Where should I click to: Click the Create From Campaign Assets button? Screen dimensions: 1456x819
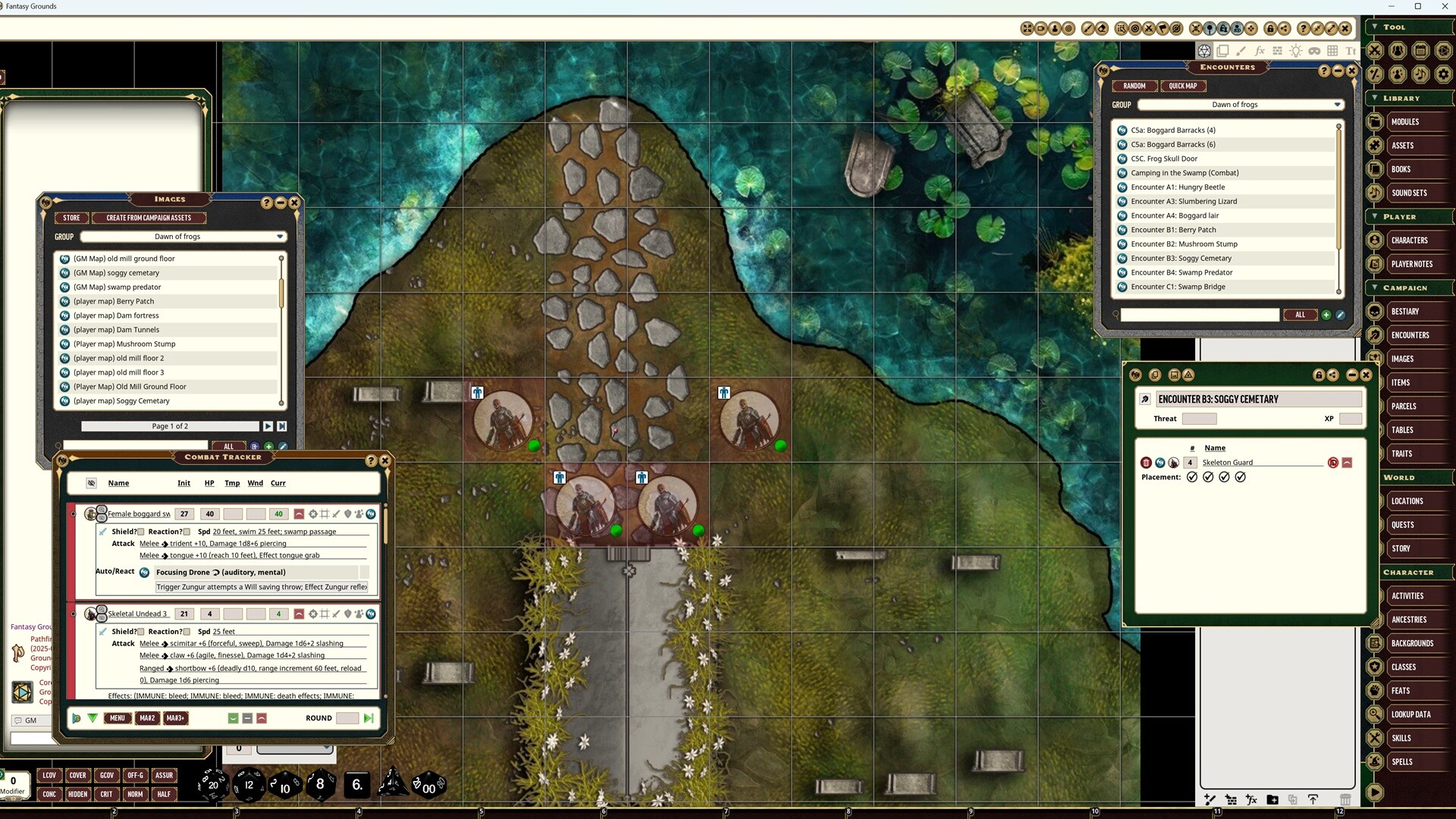[x=149, y=218]
